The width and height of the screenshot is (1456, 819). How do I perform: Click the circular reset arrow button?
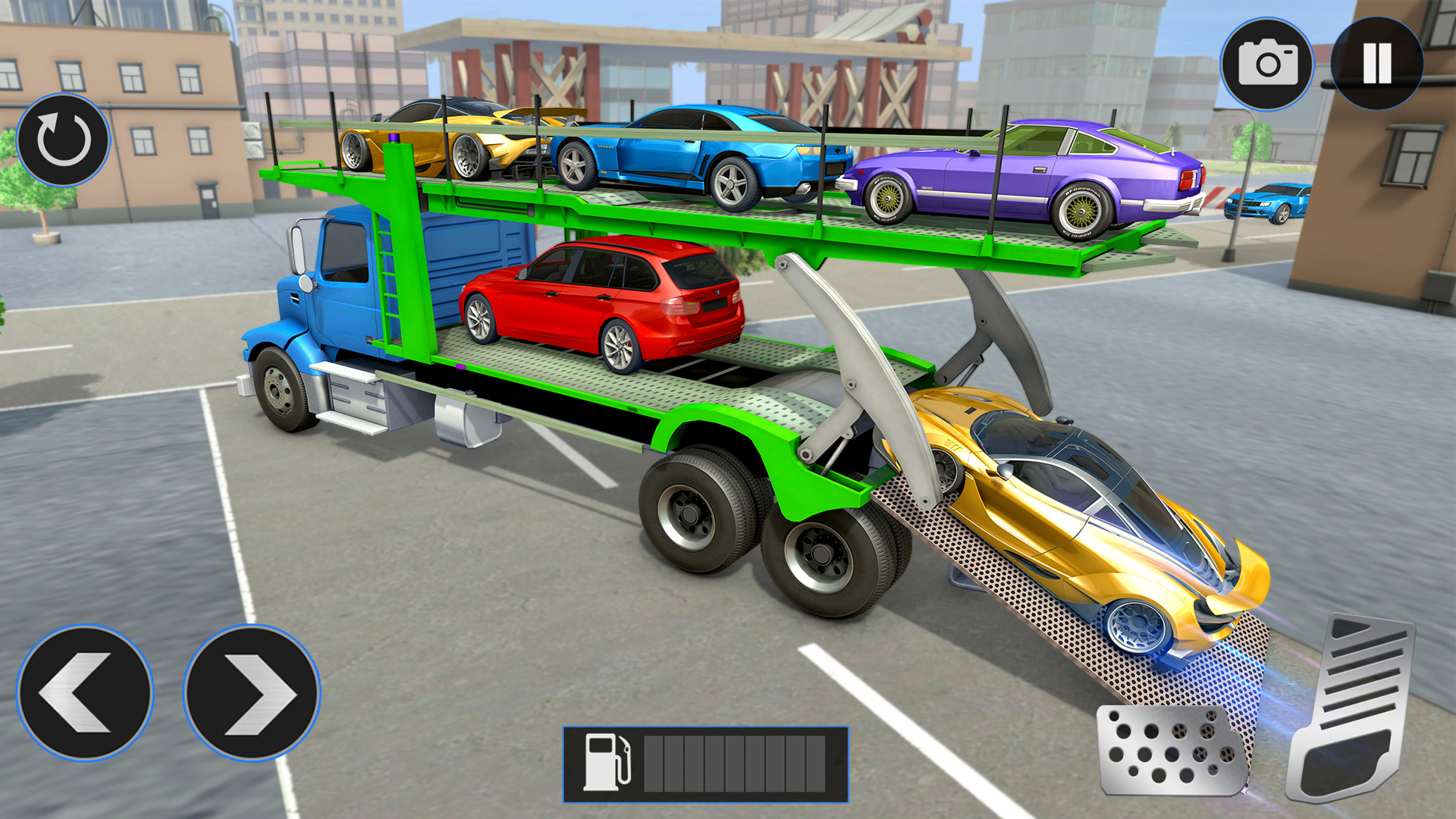point(64,140)
